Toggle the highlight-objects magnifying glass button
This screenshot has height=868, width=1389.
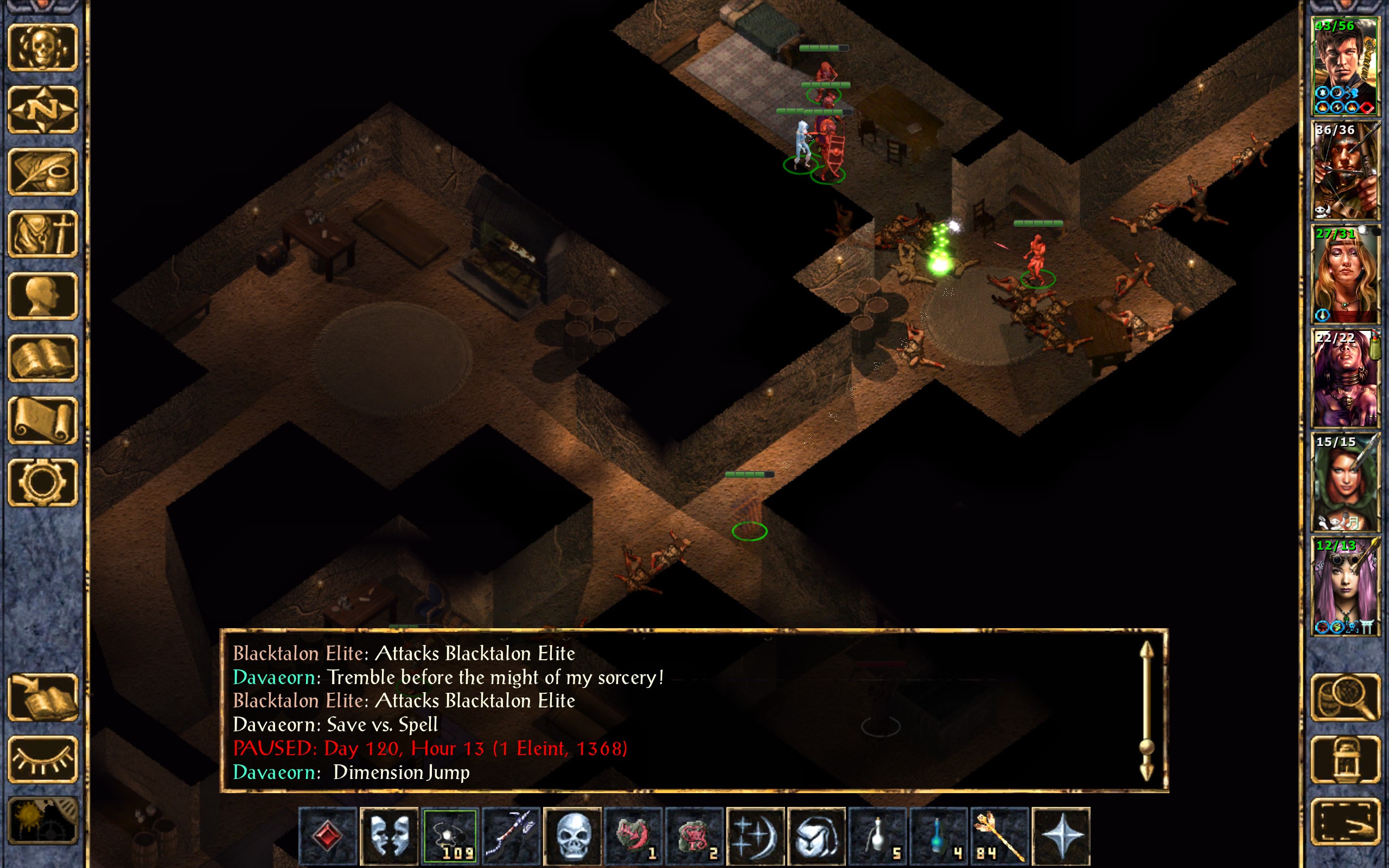pos(1345,697)
